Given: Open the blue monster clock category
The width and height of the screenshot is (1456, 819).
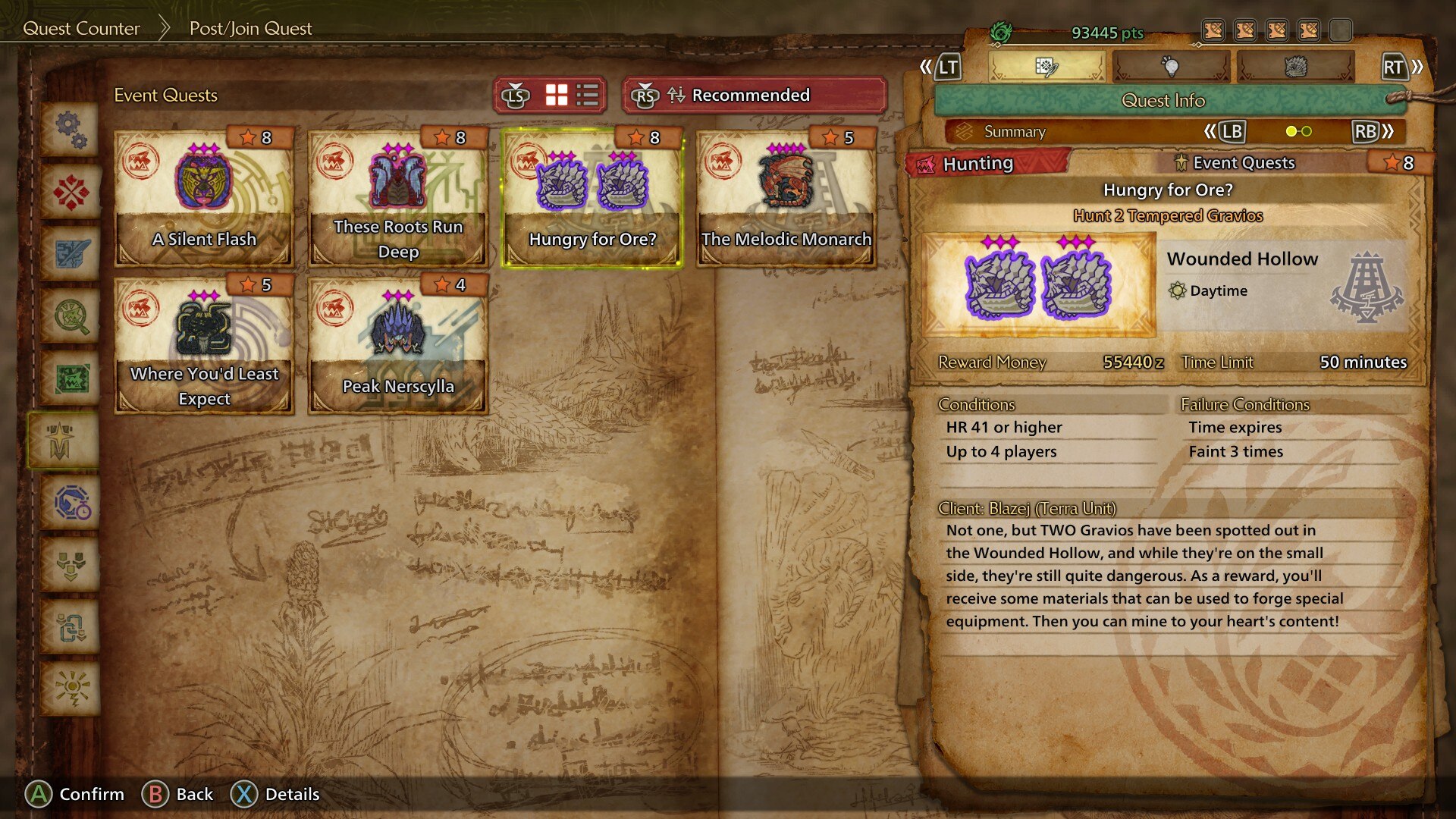Looking at the screenshot, I should click(x=71, y=502).
